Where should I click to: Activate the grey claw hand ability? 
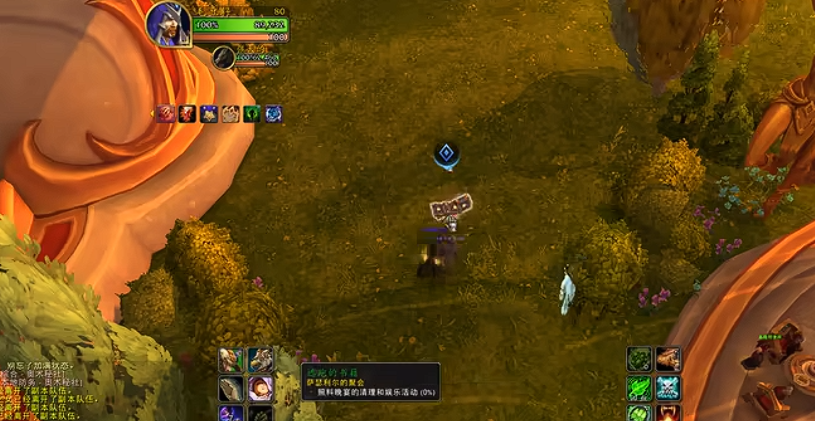click(231, 388)
